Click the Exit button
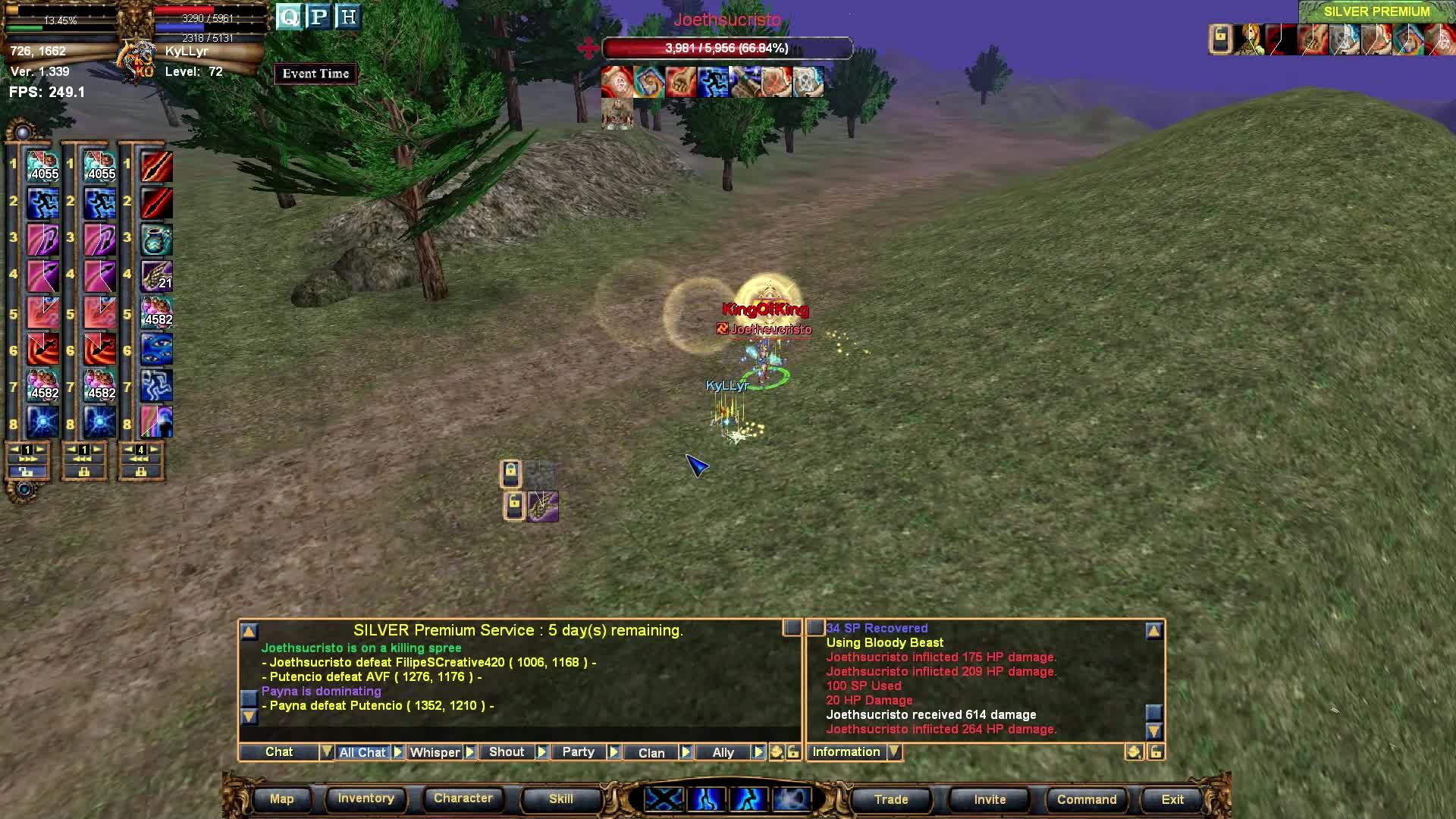 pyautogui.click(x=1172, y=799)
